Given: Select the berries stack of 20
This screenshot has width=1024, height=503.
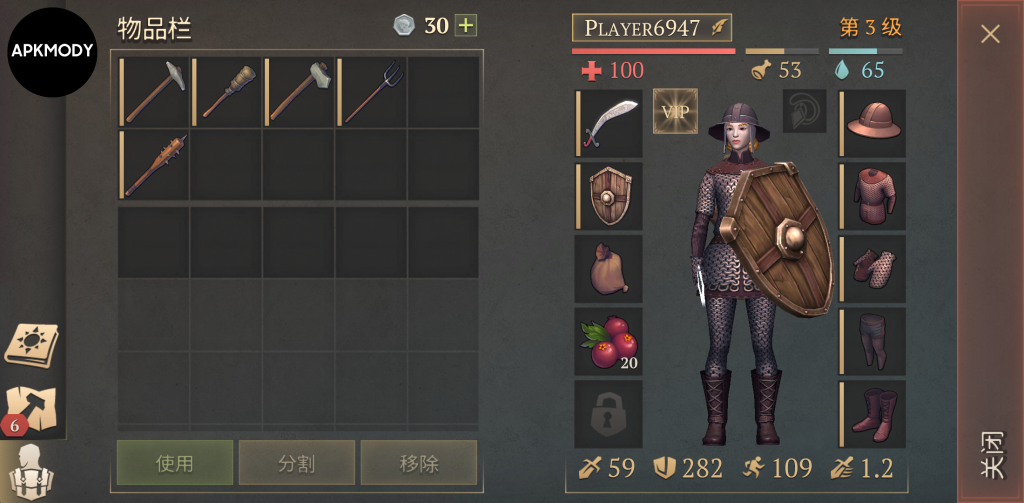Looking at the screenshot, I should pos(609,342).
